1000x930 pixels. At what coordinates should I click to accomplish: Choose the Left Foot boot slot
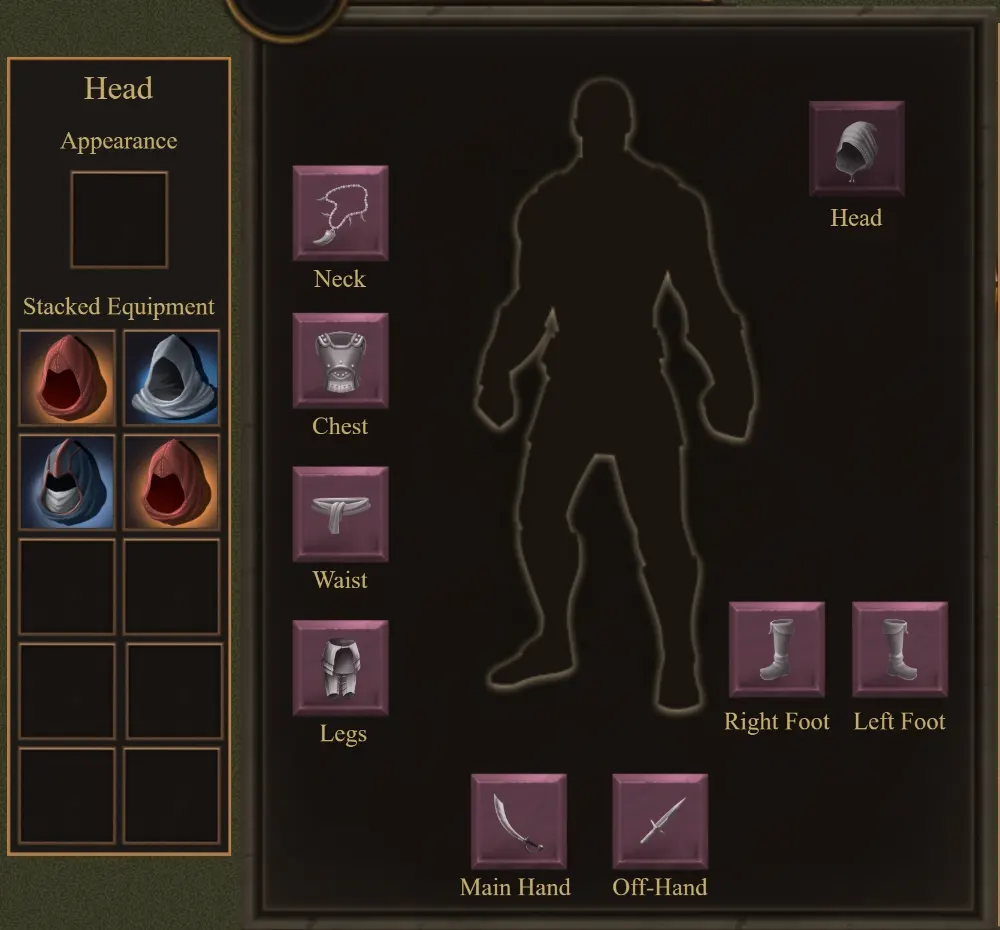coord(899,649)
